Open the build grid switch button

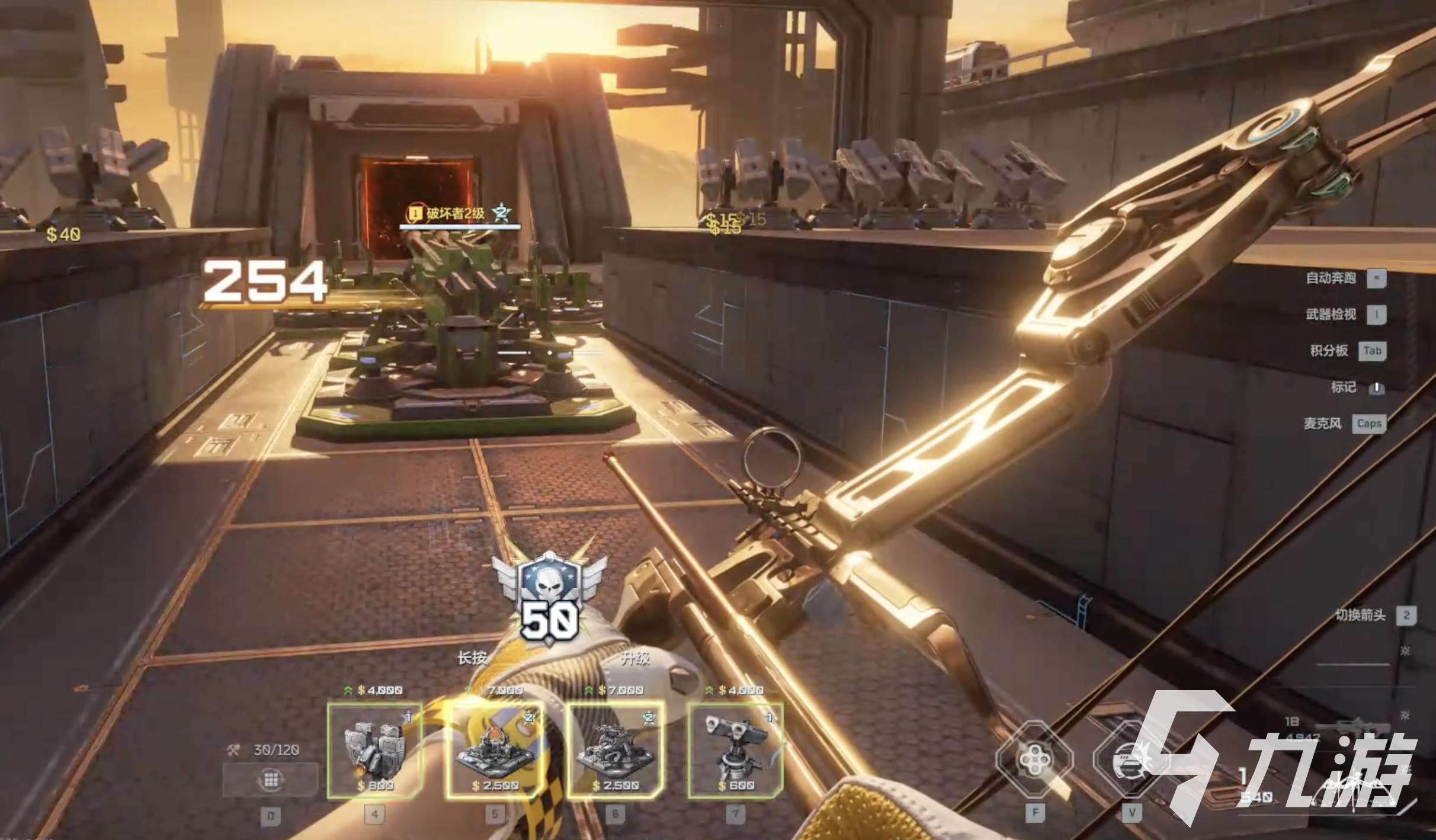coord(271,779)
